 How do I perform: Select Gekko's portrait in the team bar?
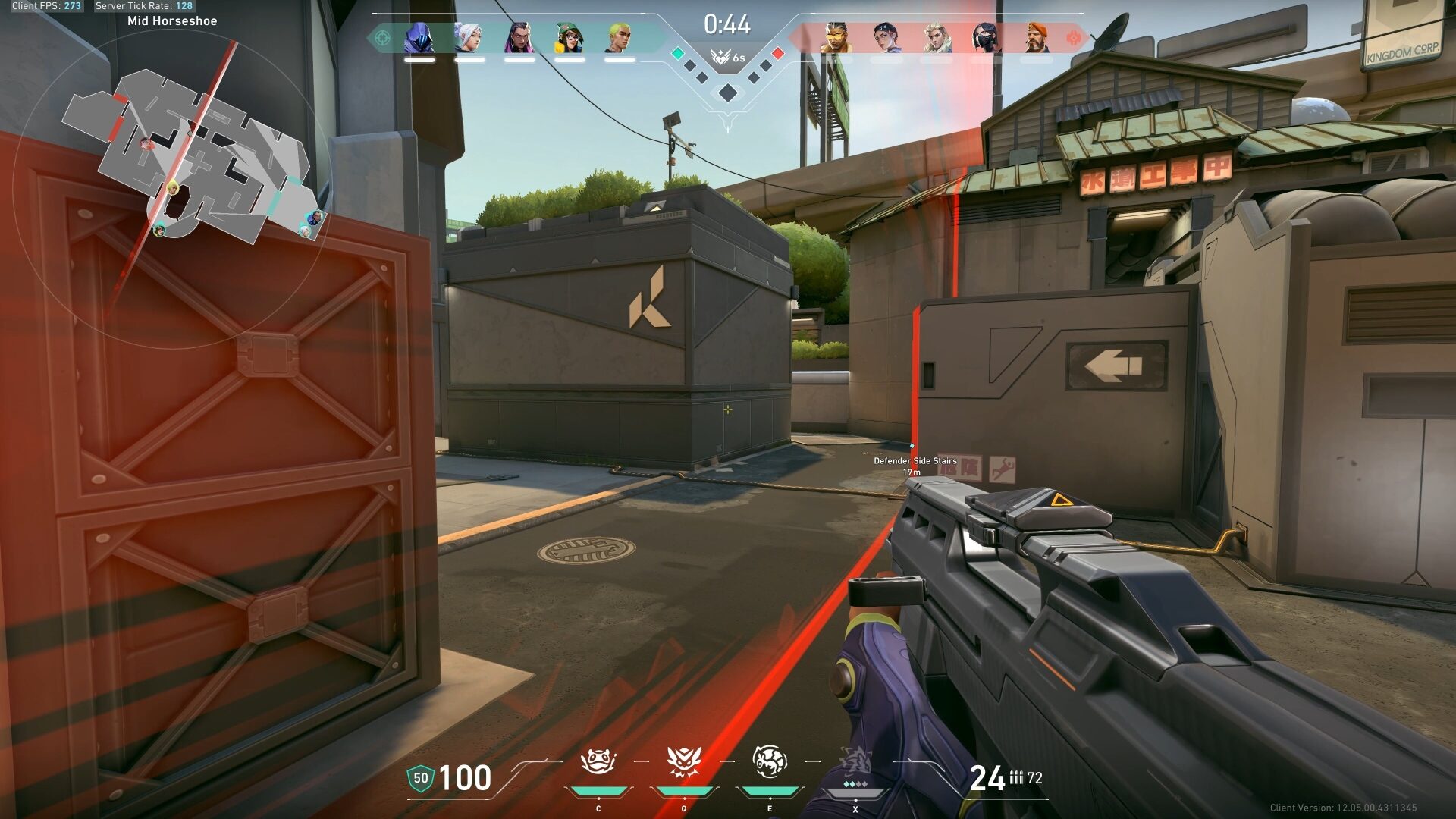pyautogui.click(x=619, y=37)
